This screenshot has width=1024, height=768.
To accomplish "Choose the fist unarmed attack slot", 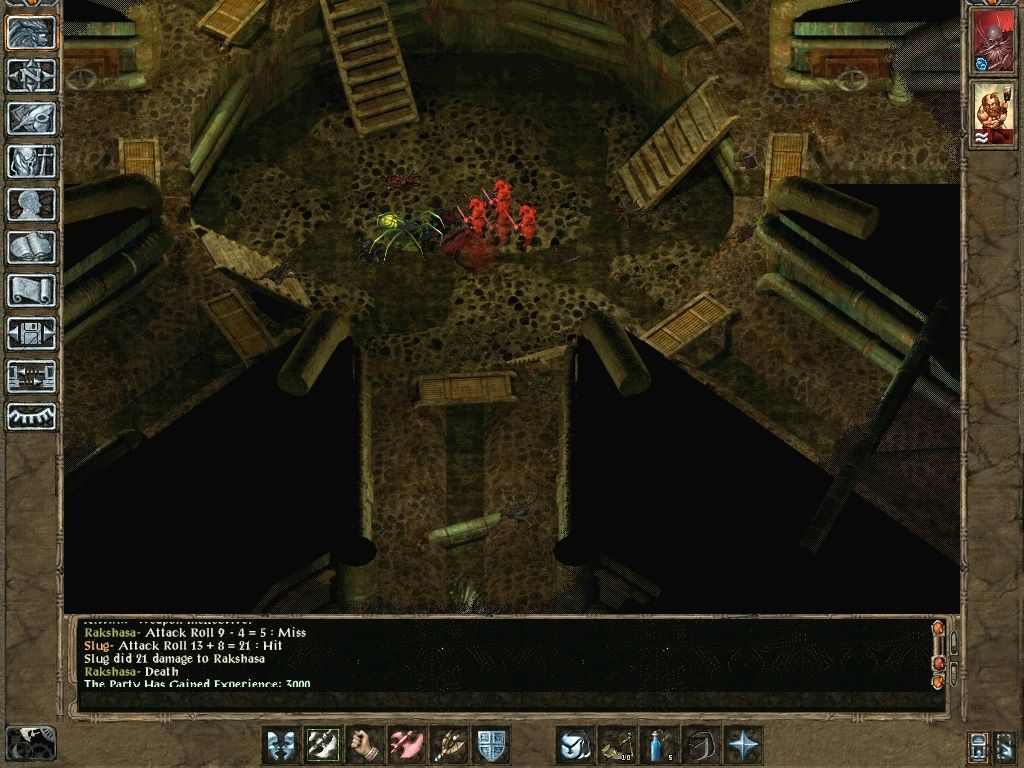I will tap(364, 745).
